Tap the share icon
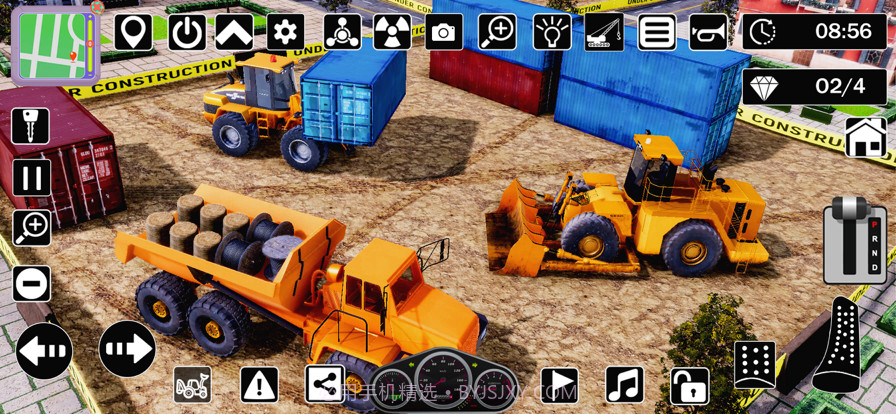 pos(323,383)
